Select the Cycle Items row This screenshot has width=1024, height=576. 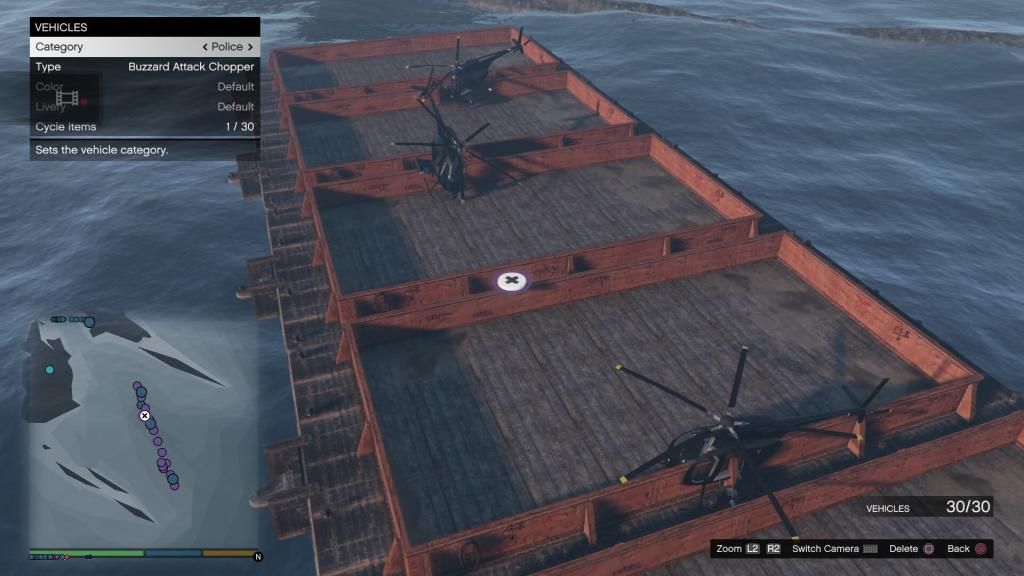click(144, 127)
